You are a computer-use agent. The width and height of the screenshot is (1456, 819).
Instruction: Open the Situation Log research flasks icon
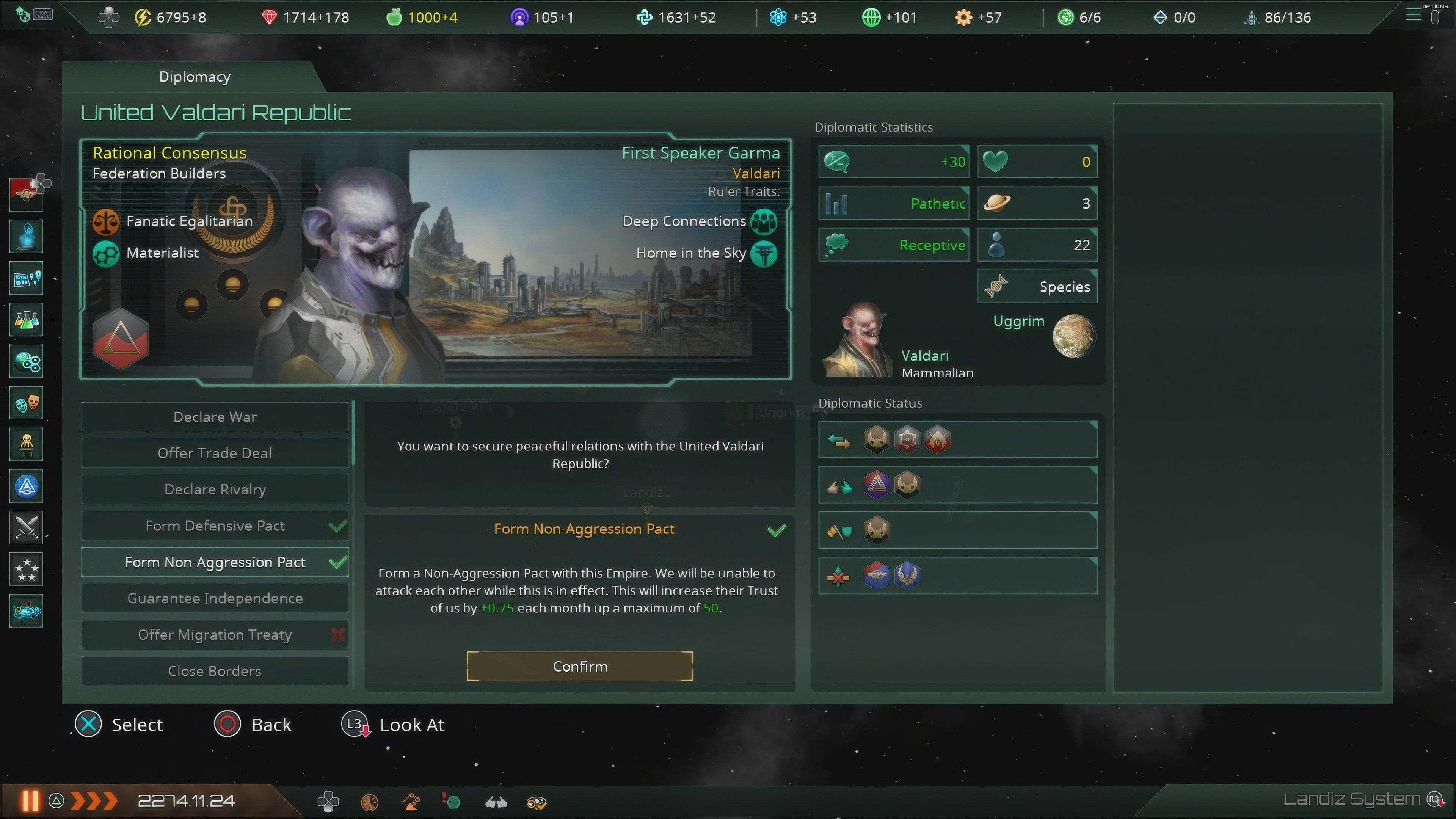26,319
